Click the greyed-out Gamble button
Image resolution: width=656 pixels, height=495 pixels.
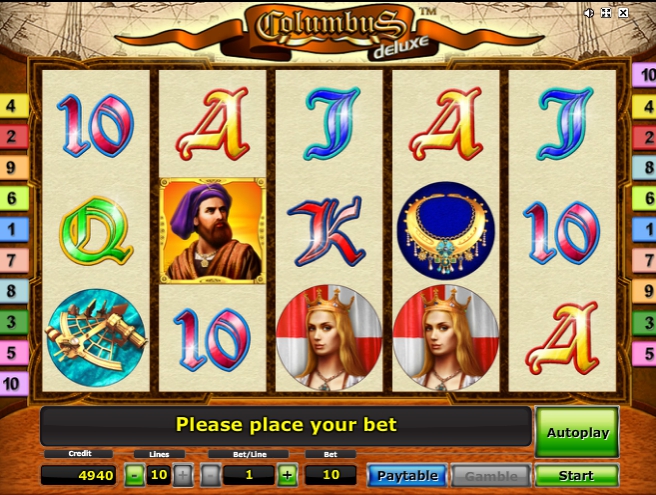(x=490, y=476)
